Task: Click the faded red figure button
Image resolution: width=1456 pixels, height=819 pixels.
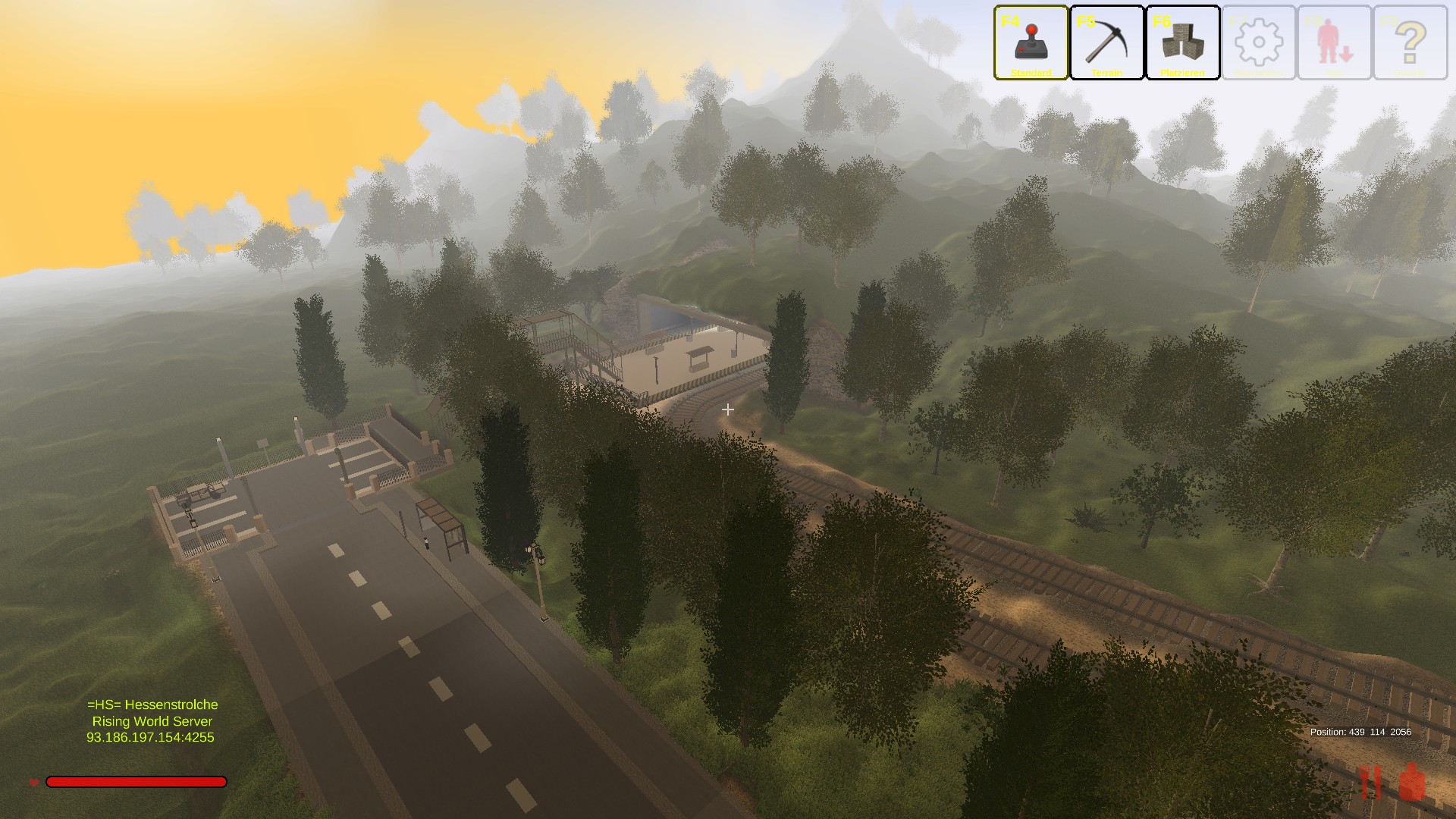Action: click(x=1334, y=42)
